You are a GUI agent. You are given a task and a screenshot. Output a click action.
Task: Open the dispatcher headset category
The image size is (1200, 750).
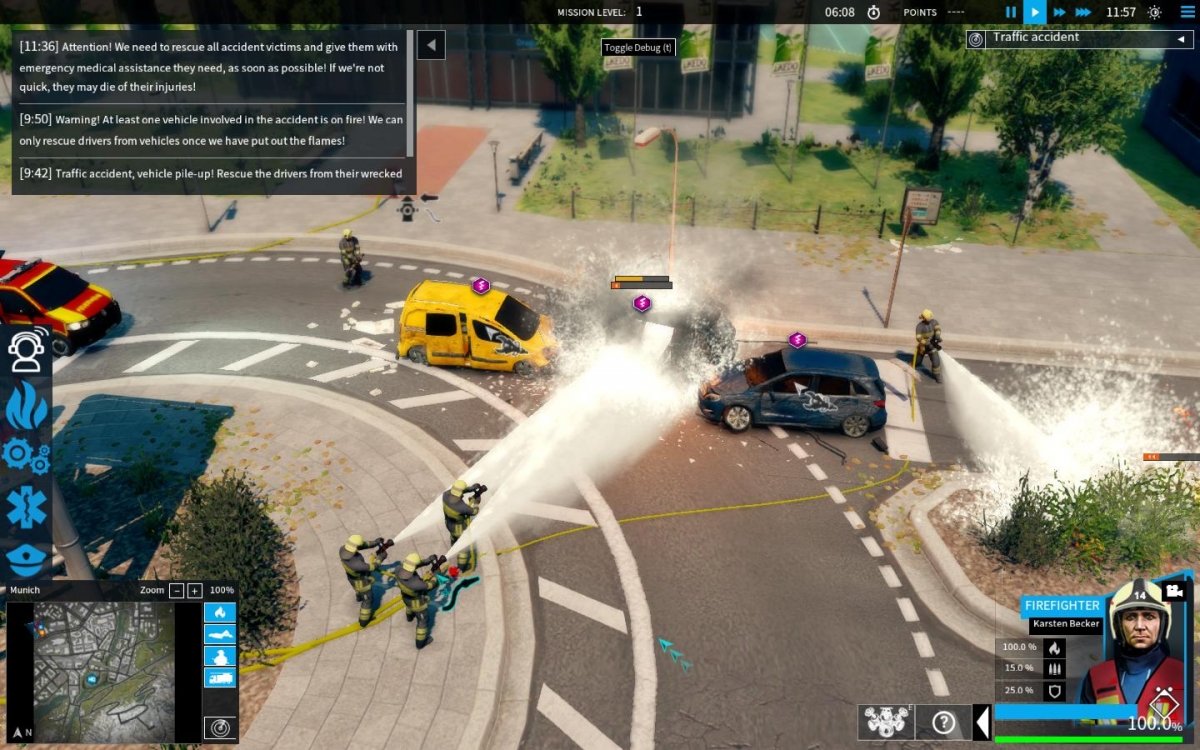tap(25, 349)
